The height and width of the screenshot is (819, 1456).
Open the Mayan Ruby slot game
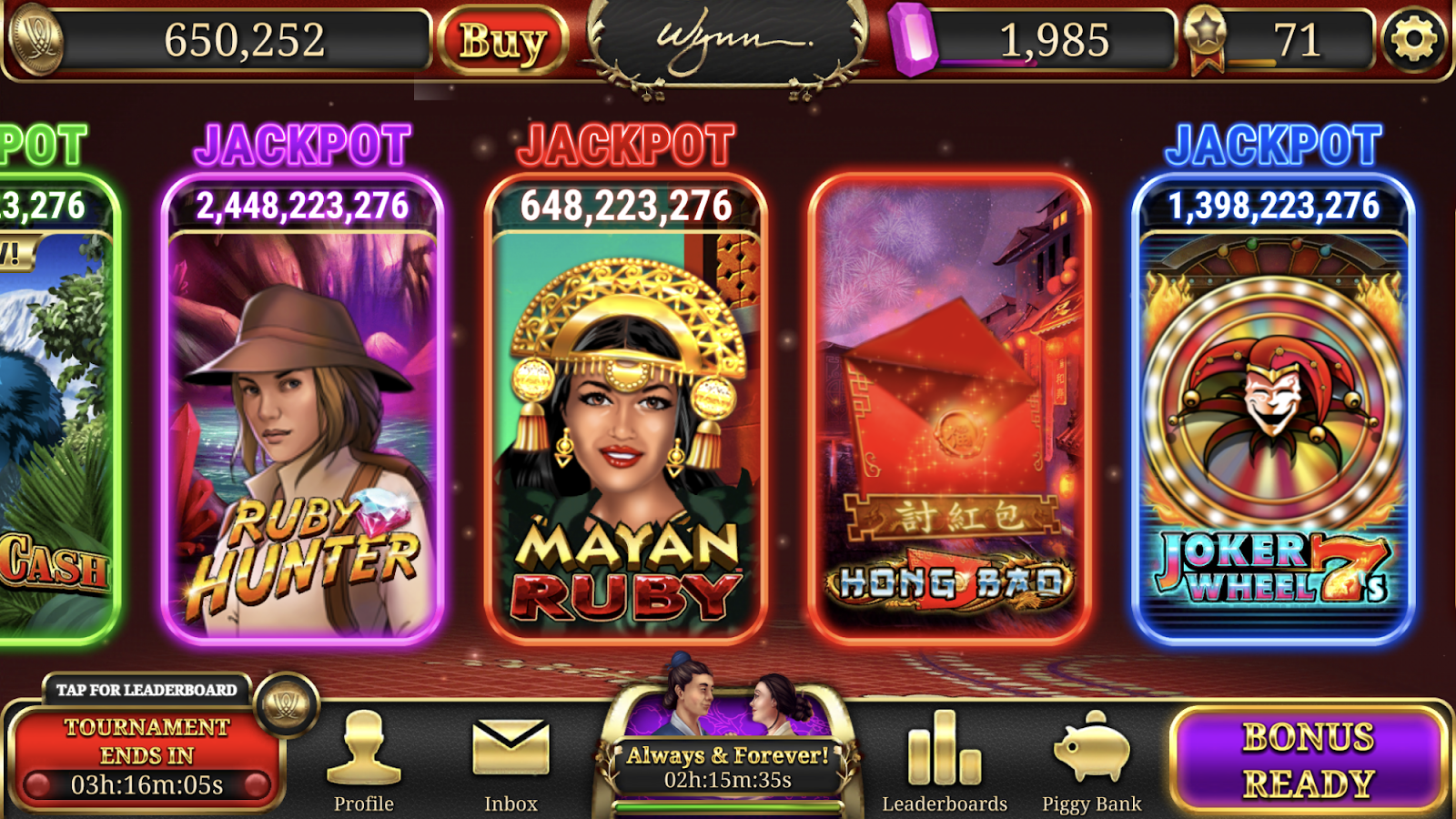pyautogui.click(x=625, y=409)
